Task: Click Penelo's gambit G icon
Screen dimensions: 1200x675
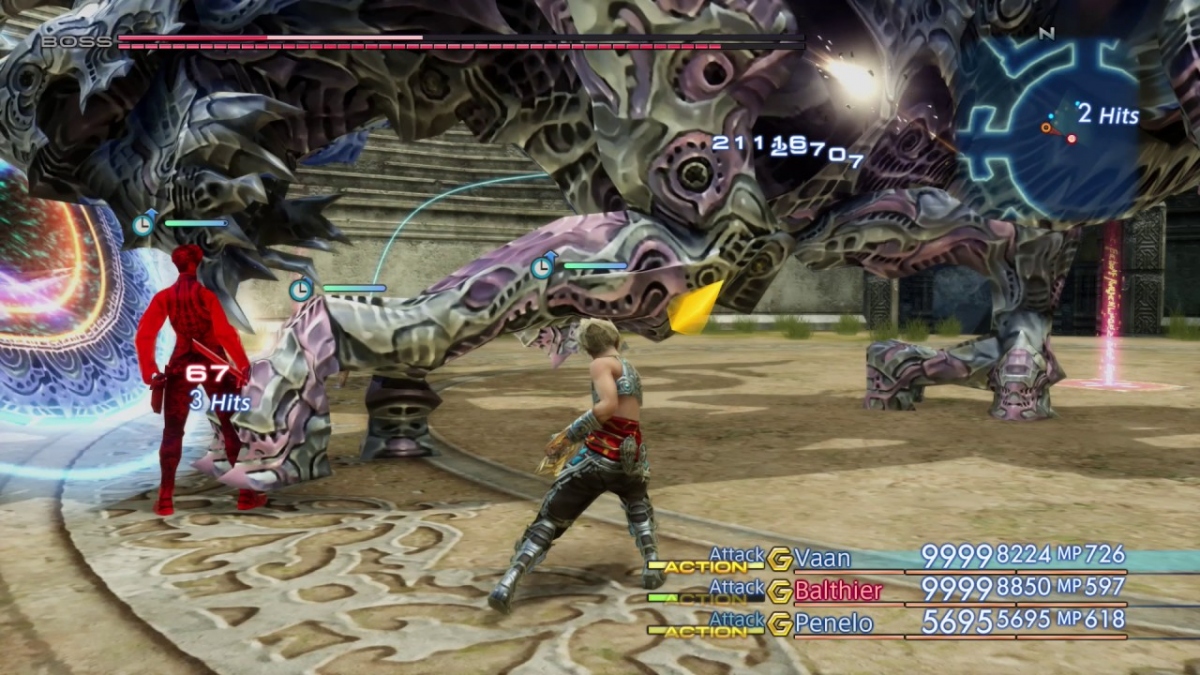Action: pos(779,624)
